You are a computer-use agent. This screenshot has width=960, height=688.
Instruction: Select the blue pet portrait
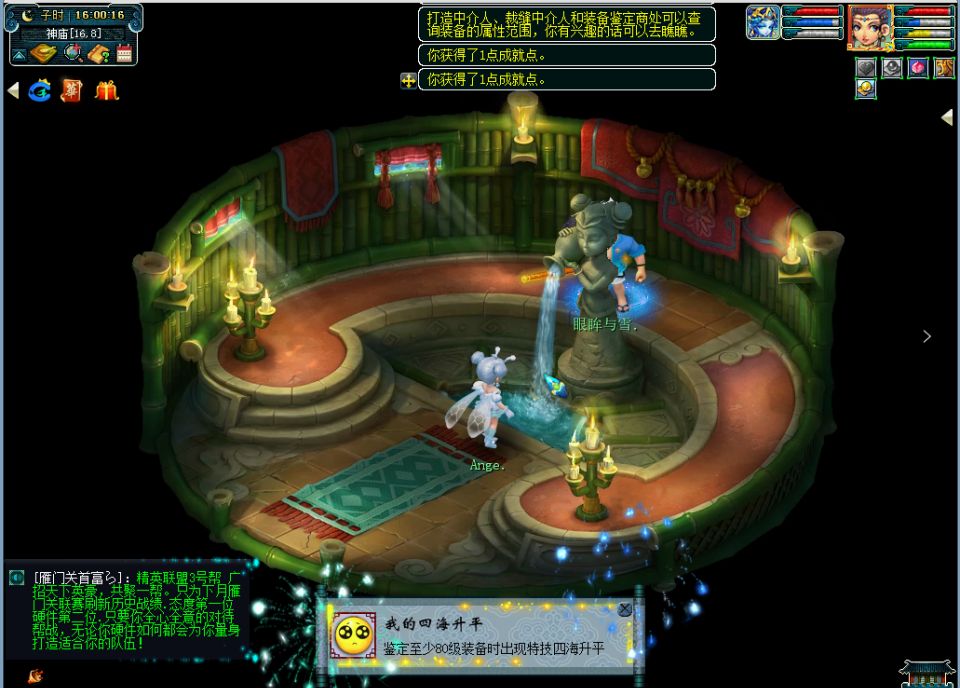click(763, 22)
